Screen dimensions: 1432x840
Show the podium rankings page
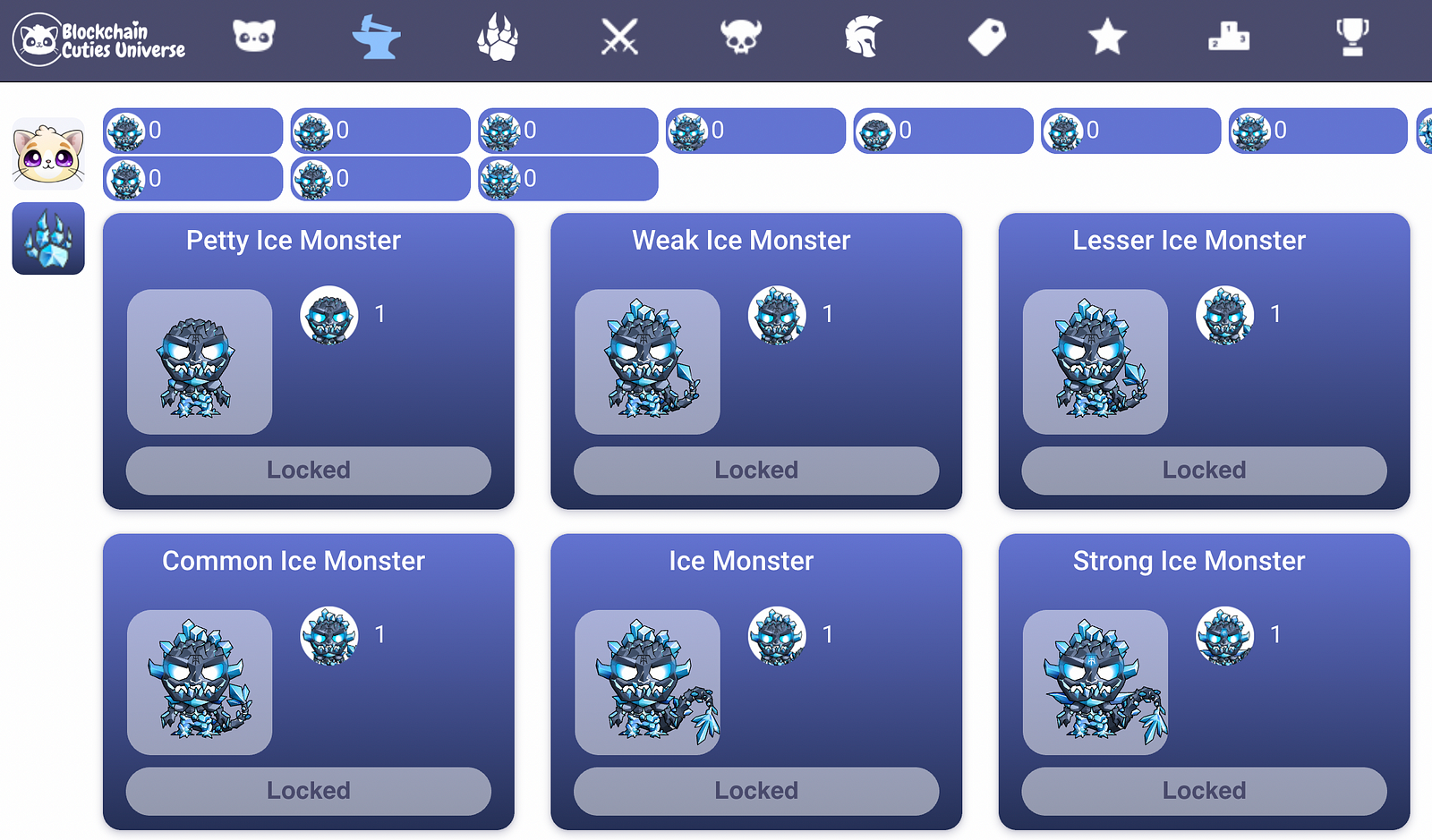click(x=1229, y=38)
